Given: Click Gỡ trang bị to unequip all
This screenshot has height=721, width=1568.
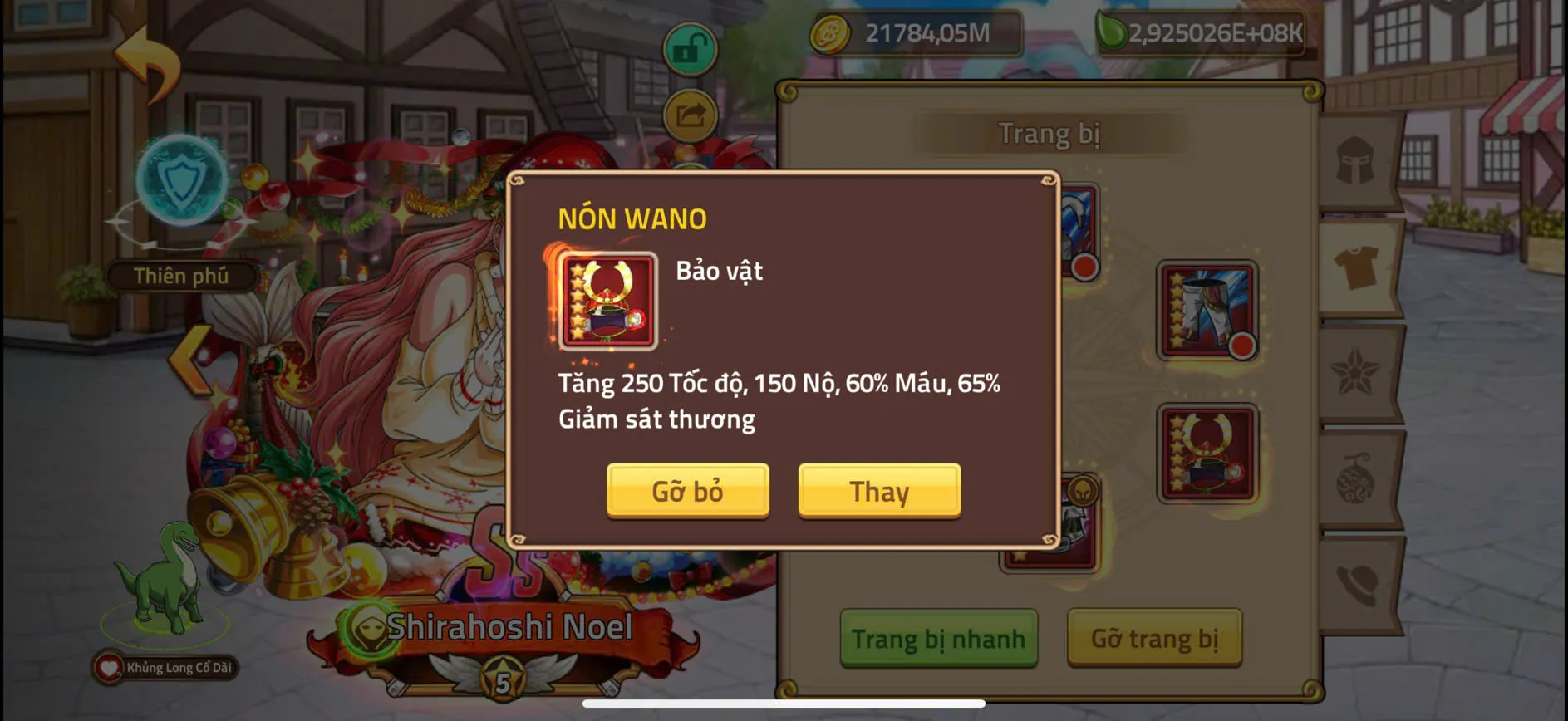Looking at the screenshot, I should 1155,640.
